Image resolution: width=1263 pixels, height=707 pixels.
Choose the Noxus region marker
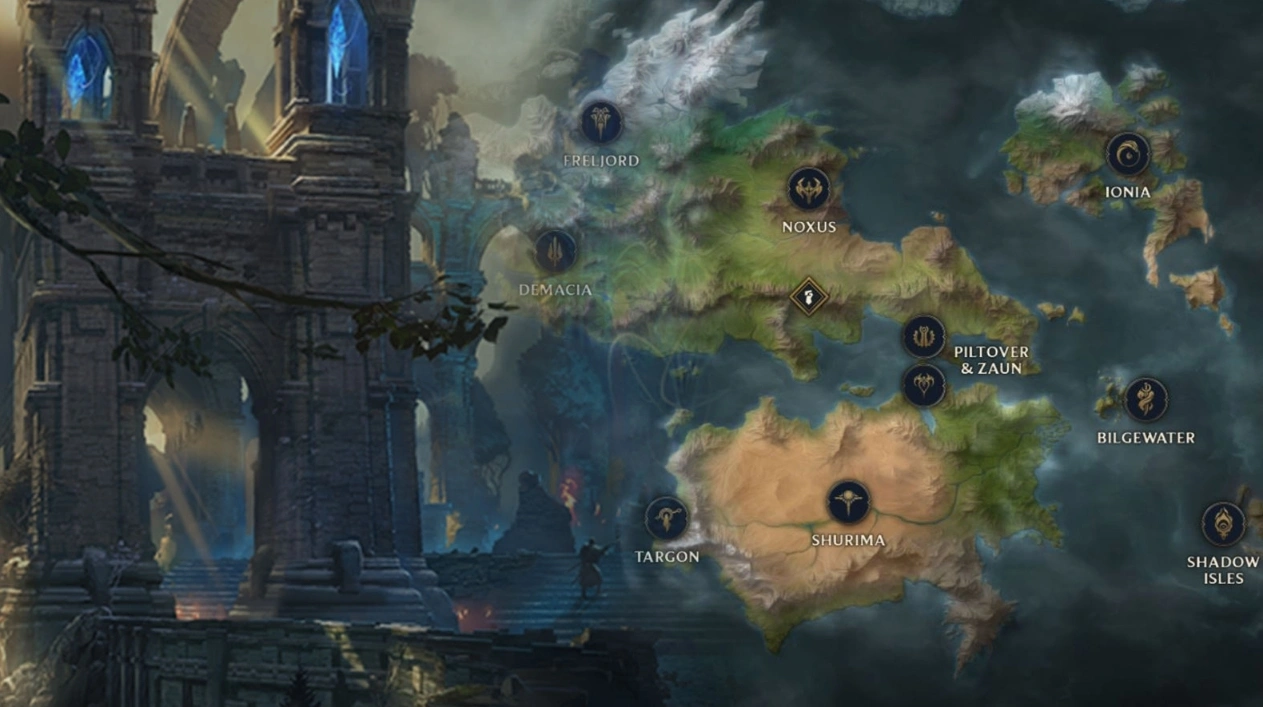[x=808, y=188]
